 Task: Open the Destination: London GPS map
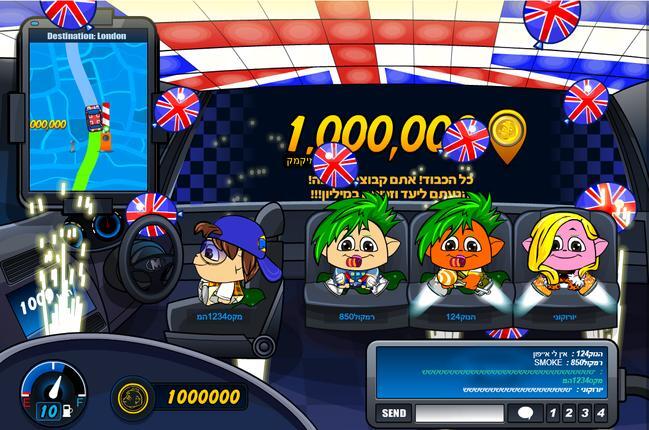(84, 110)
